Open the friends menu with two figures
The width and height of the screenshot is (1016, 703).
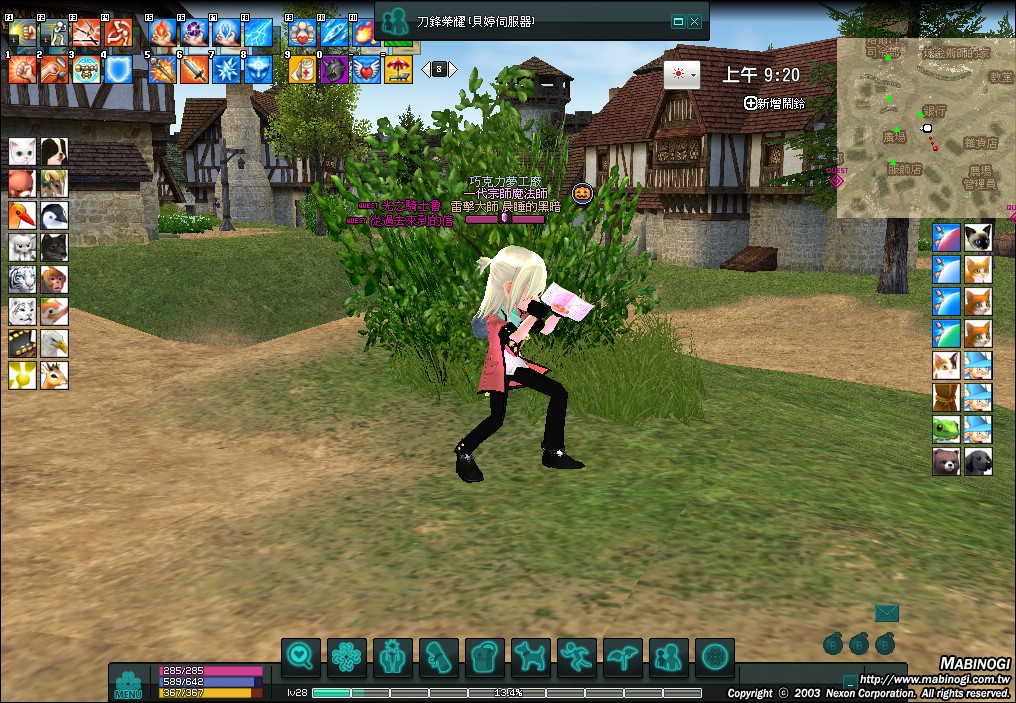click(x=669, y=657)
